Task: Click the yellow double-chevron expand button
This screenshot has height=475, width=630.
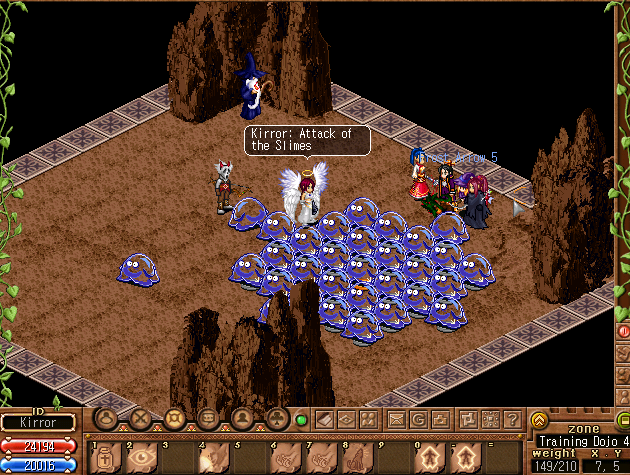Action: coord(539,420)
